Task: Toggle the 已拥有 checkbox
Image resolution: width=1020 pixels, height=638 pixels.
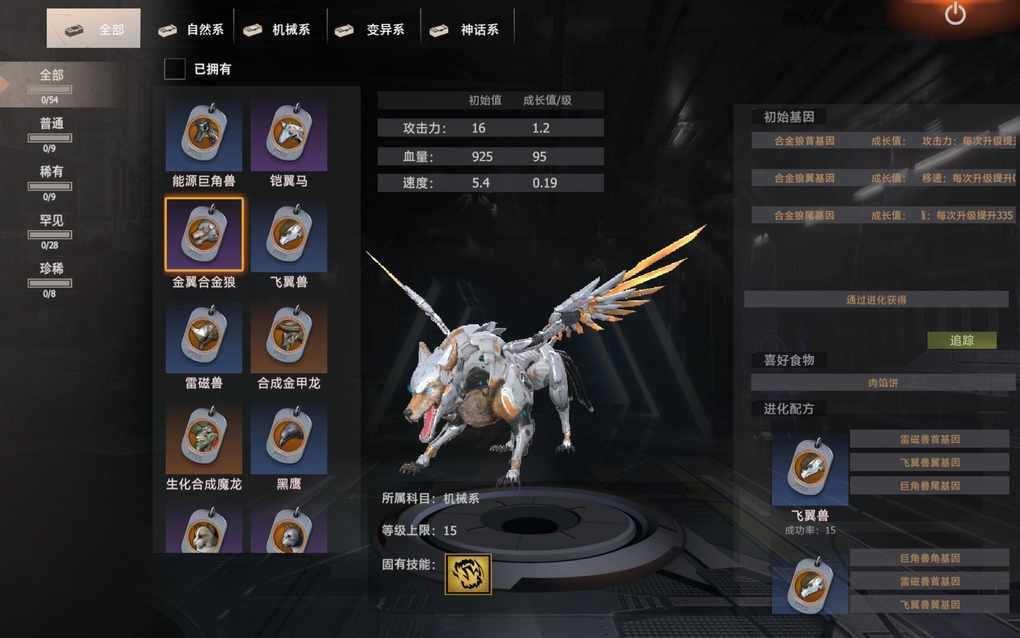Action: 175,69
